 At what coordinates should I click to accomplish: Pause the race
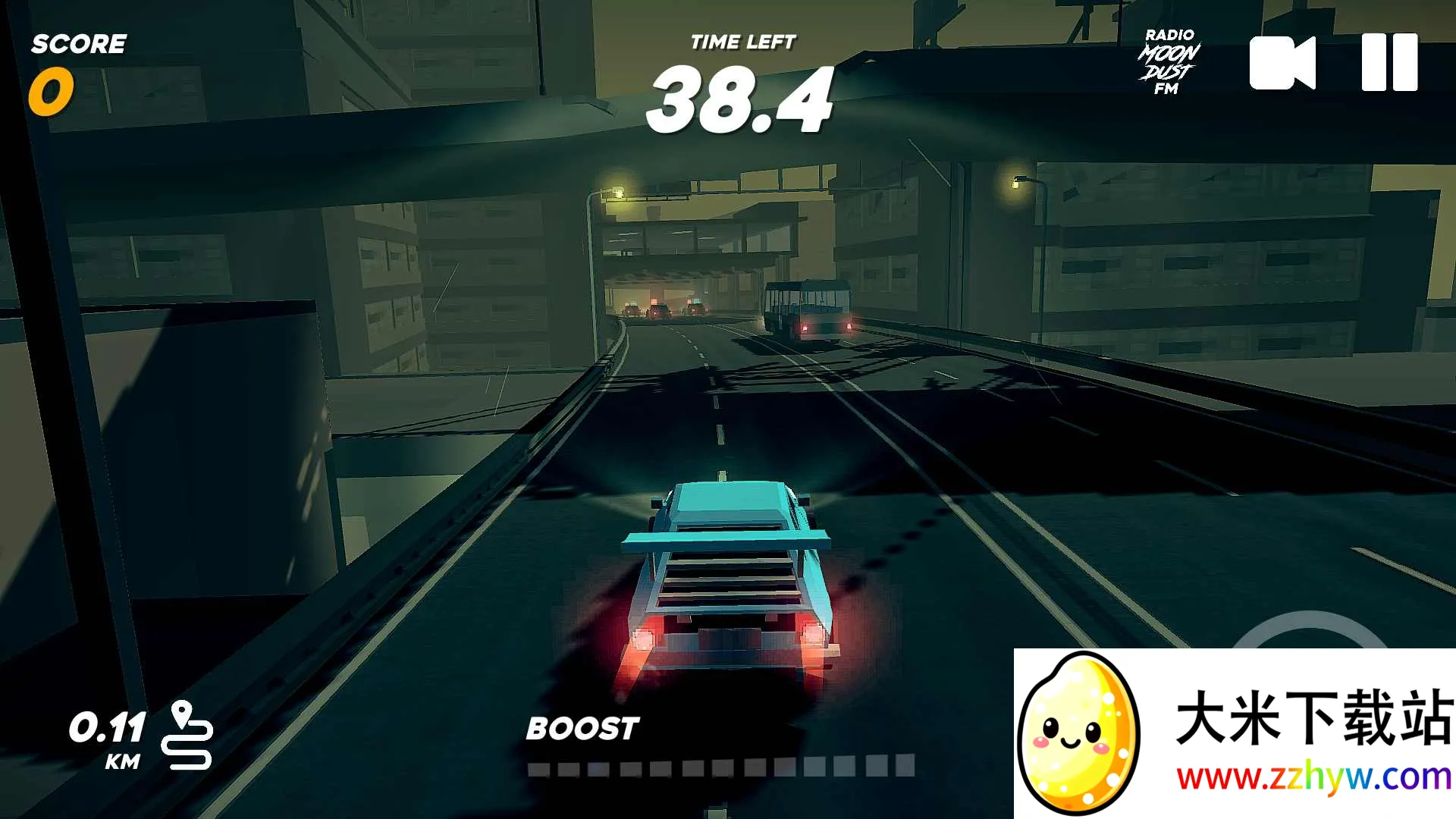[1389, 63]
